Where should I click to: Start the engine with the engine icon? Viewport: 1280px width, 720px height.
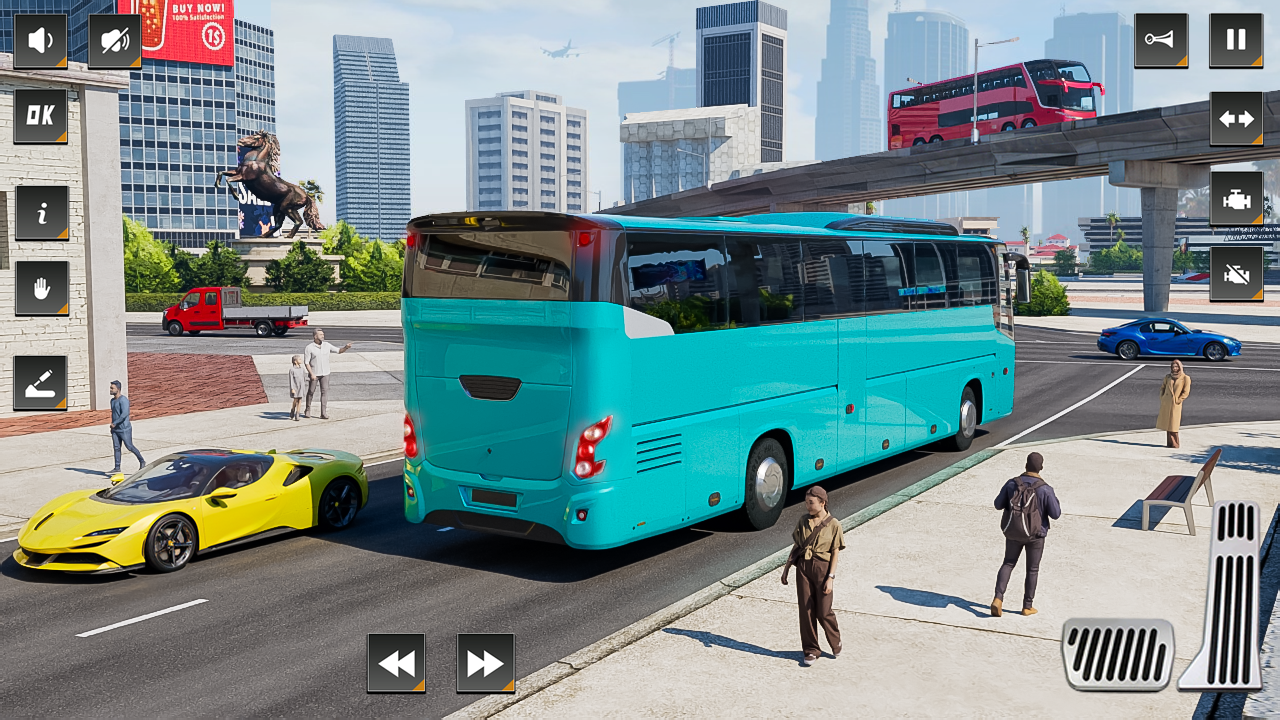pos(1236,197)
